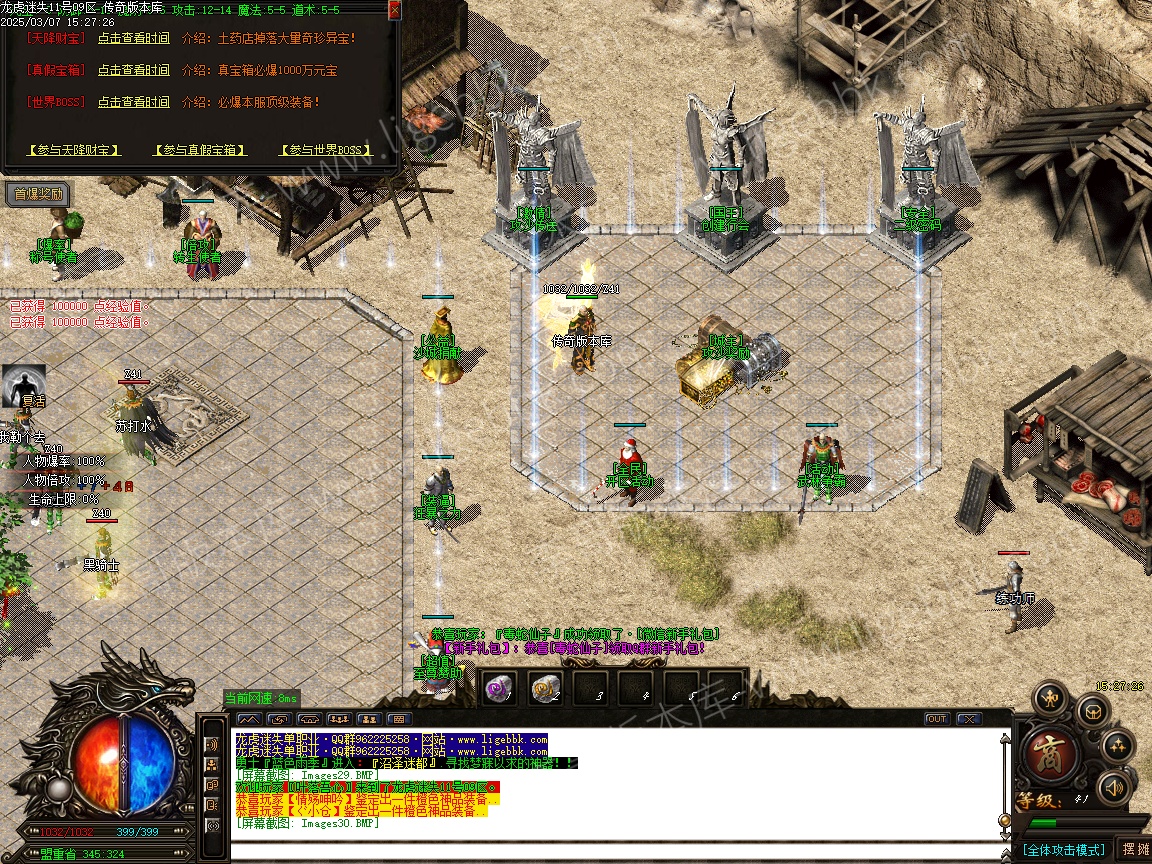Join the 参与天降财宝 event
This screenshot has height=864, width=1152.
[x=74, y=150]
